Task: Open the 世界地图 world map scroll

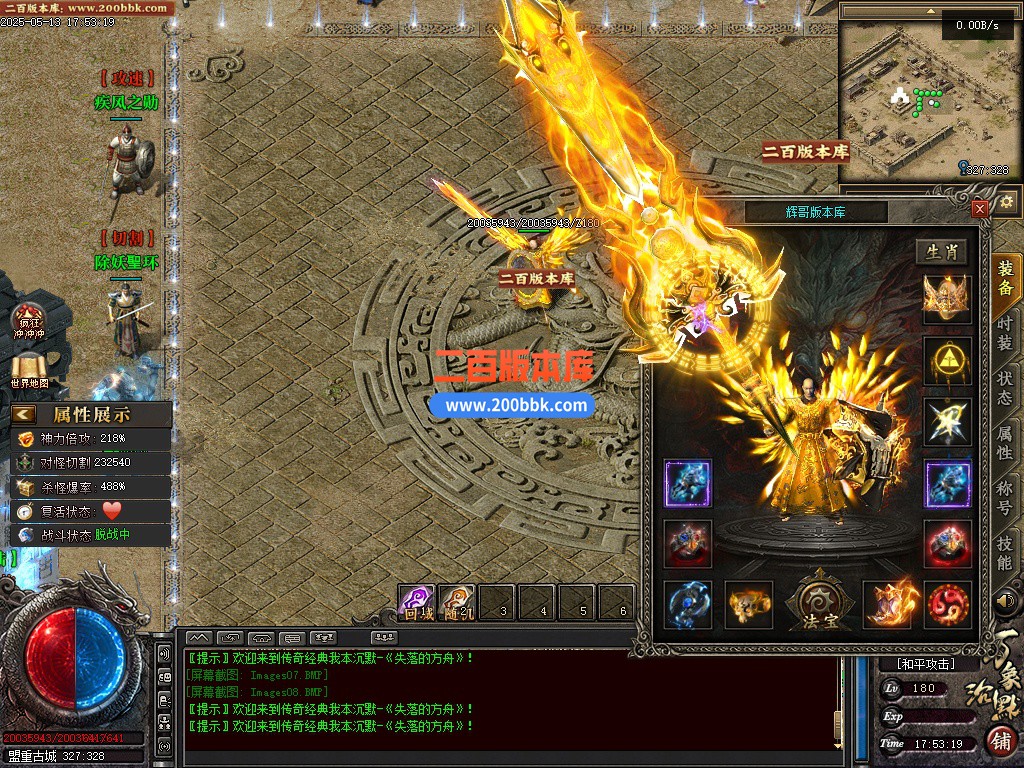Action: 29,371
